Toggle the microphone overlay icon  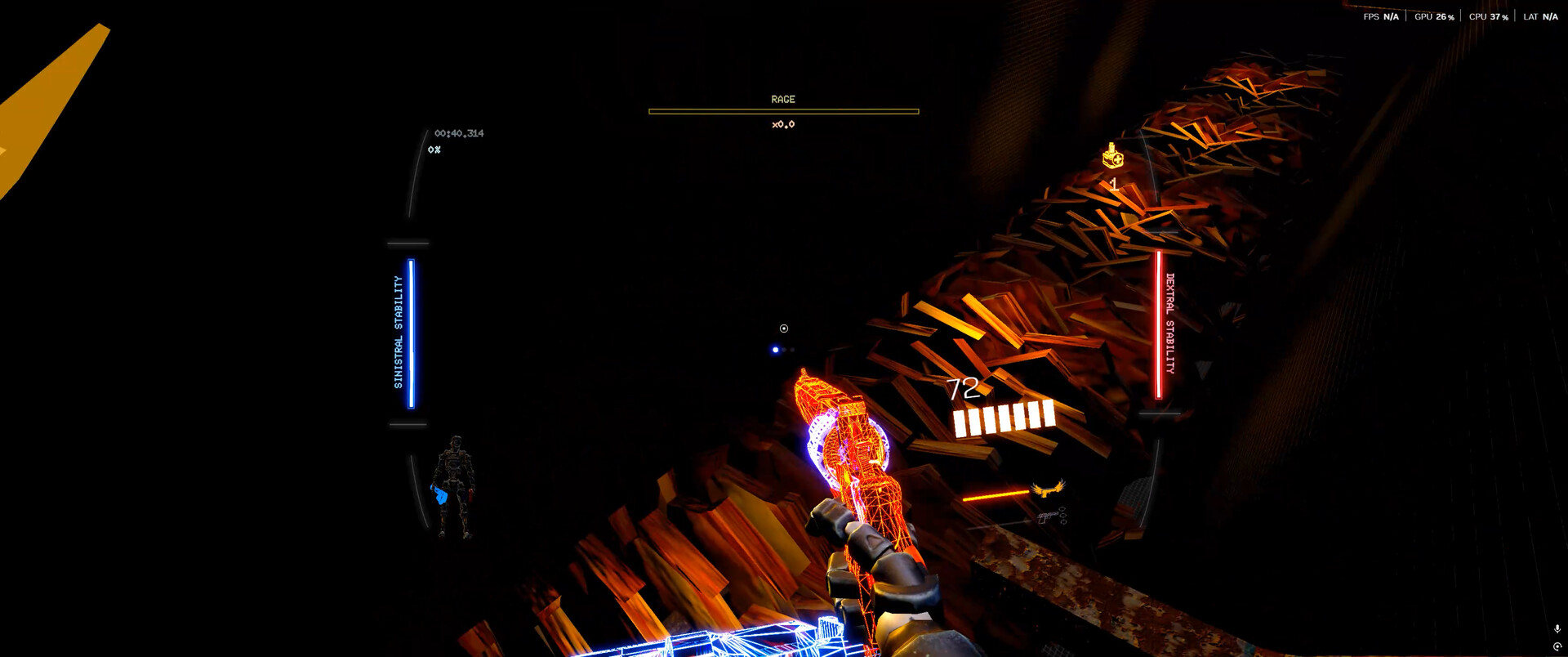coord(1557,629)
